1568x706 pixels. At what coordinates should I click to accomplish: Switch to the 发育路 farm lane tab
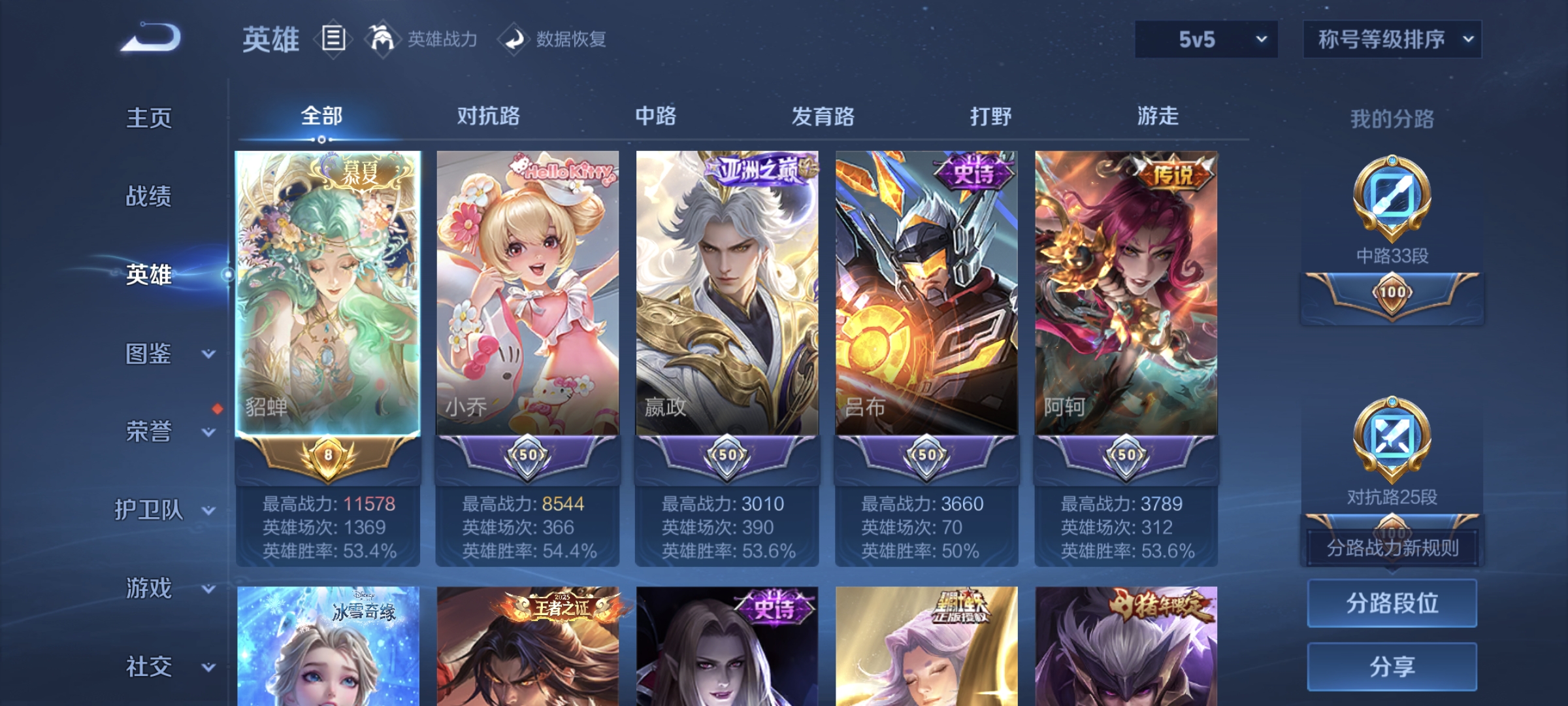point(822,116)
